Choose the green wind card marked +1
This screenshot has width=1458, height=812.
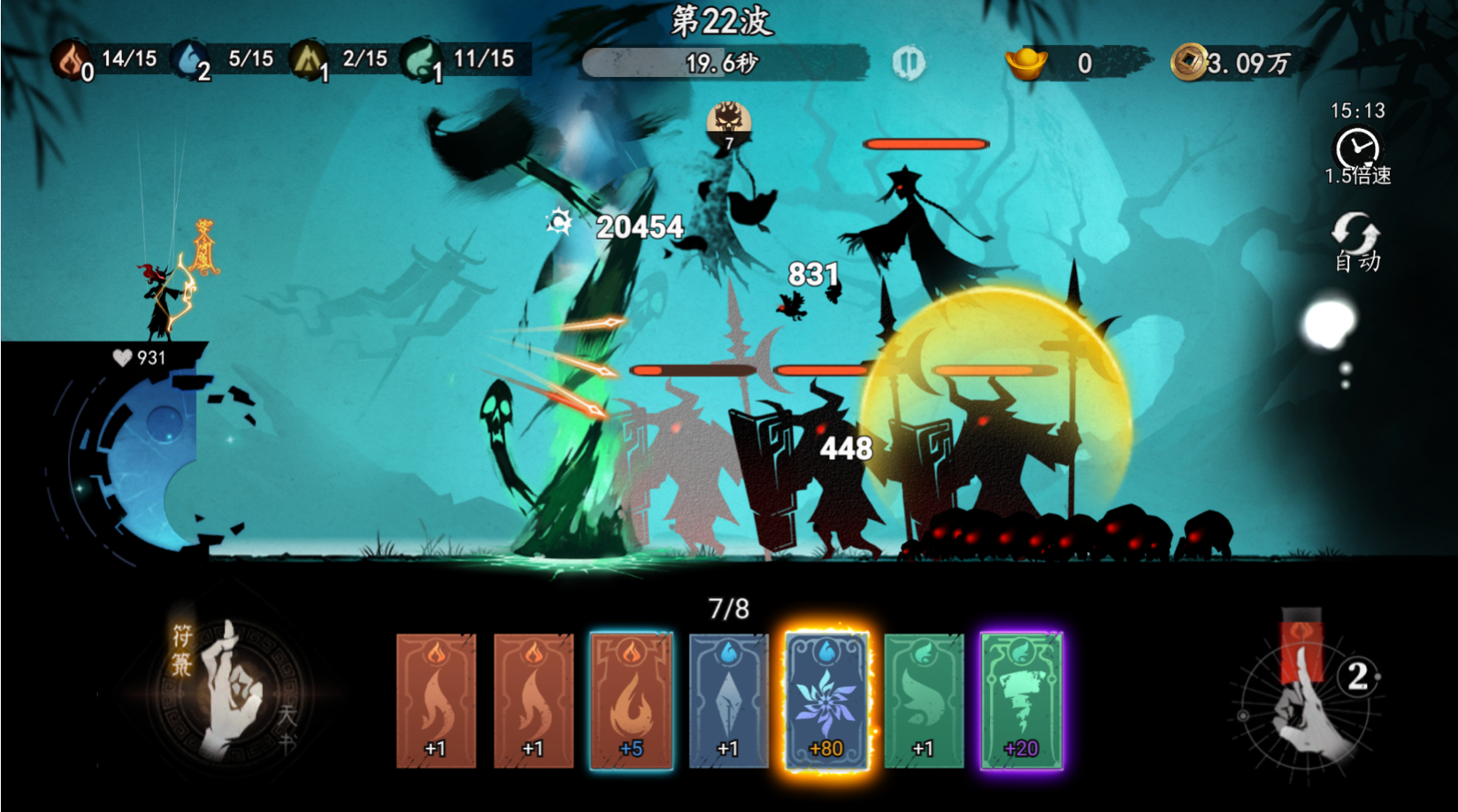coord(924,700)
